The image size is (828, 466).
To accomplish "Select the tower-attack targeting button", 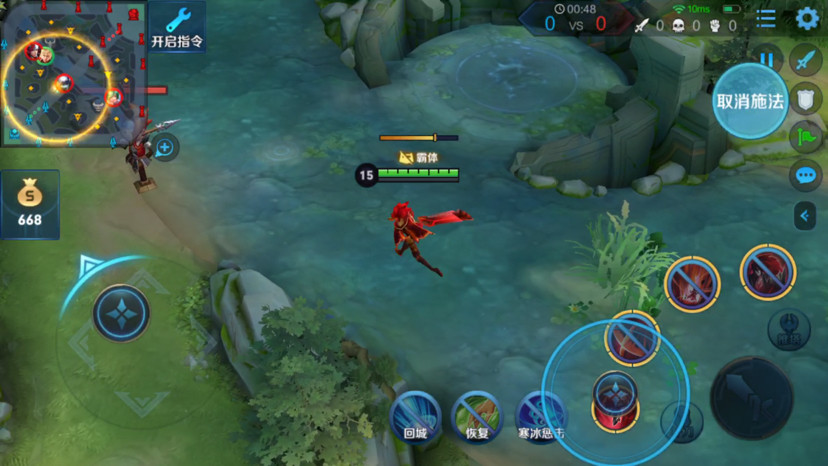I will pos(788,329).
